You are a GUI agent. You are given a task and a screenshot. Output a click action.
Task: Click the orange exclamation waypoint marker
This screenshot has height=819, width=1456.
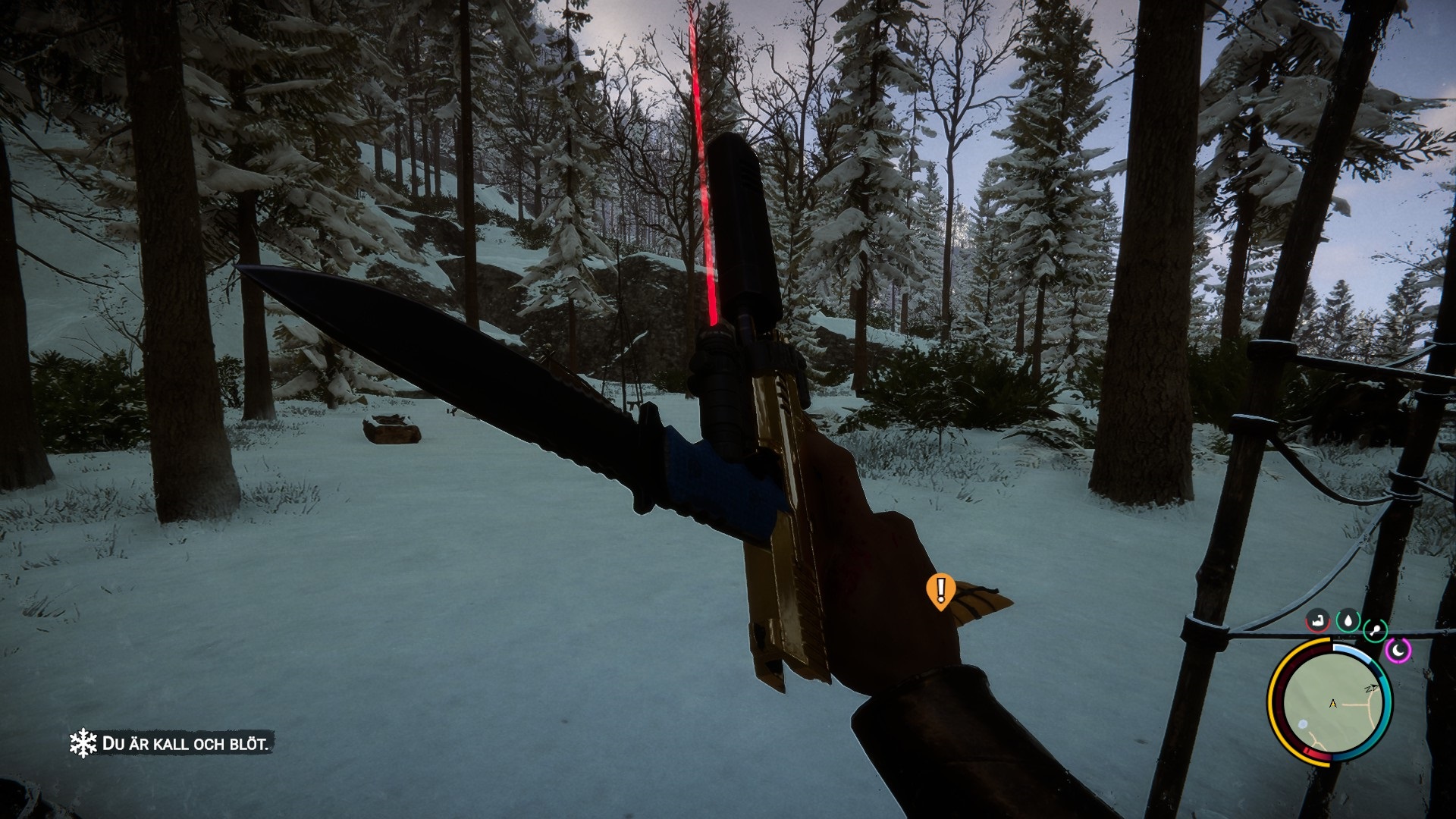pyautogui.click(x=941, y=590)
